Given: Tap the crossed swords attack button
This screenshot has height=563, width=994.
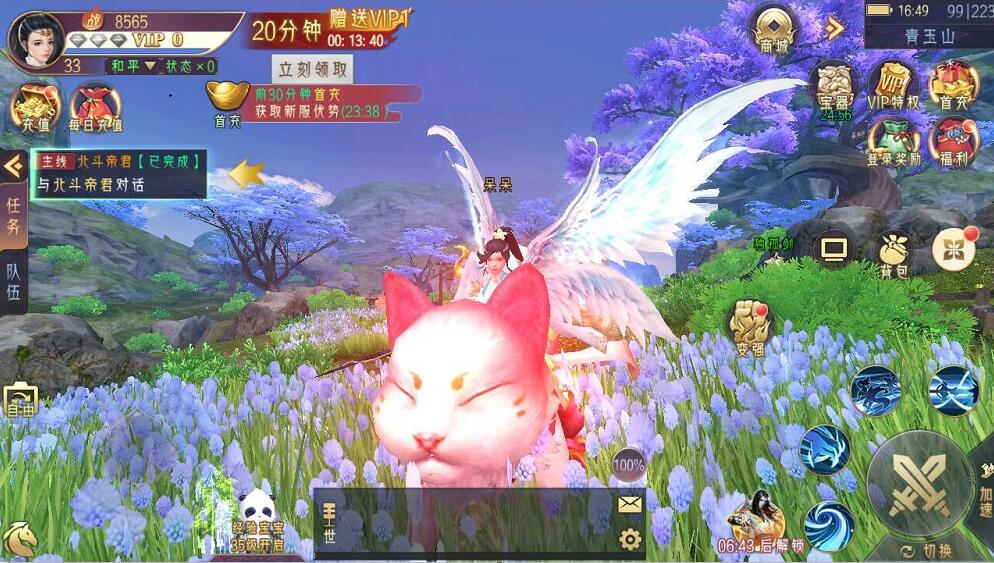Looking at the screenshot, I should coord(918,486).
